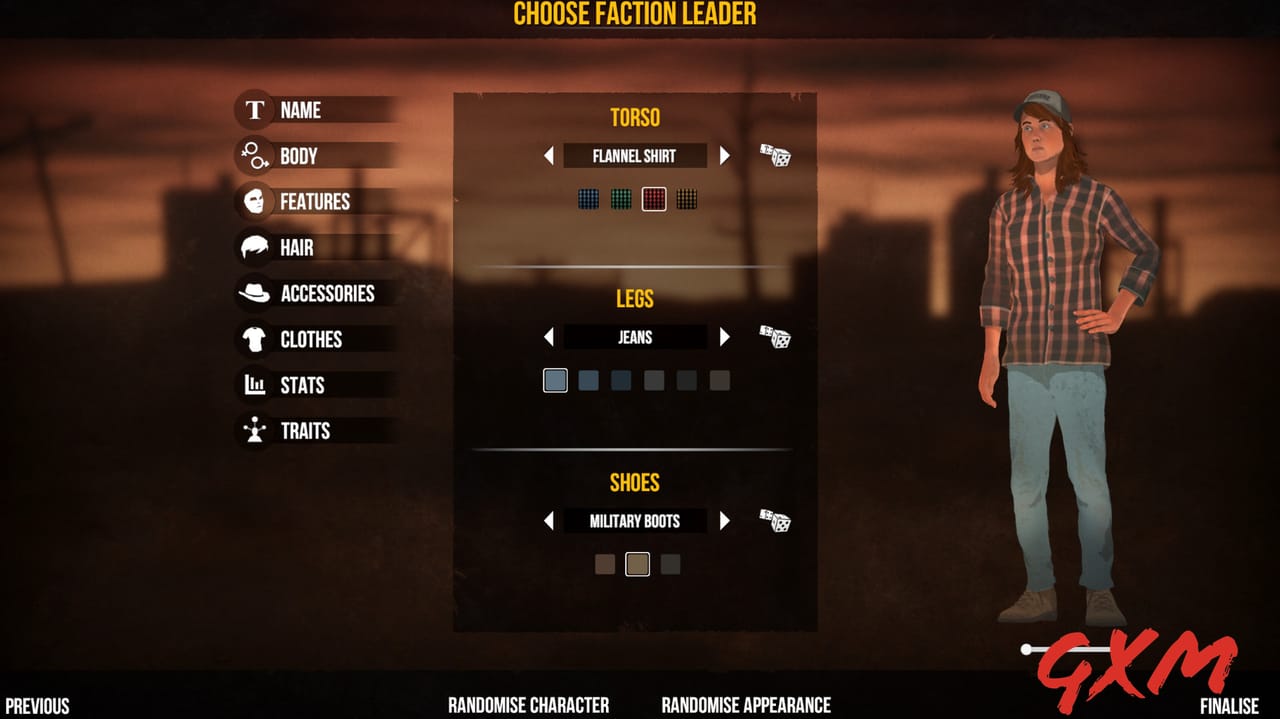
Task: Pick the blue flannel shirt pattern
Action: coord(589,199)
